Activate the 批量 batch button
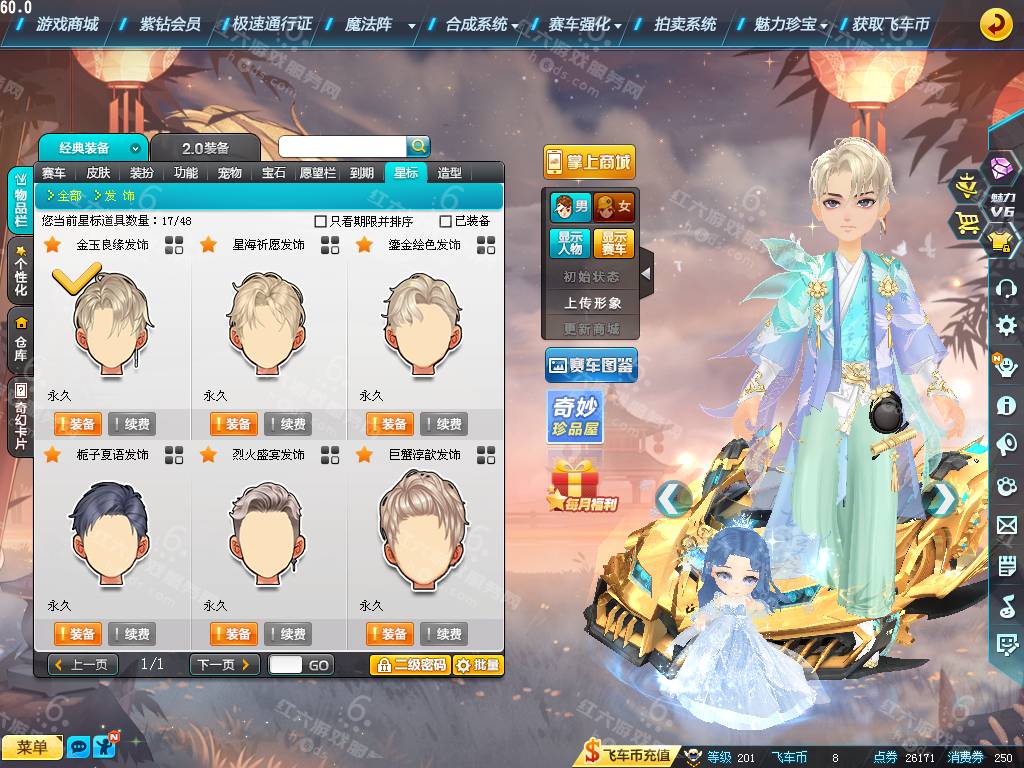Image resolution: width=1024 pixels, height=768 pixels. pyautogui.click(x=478, y=665)
